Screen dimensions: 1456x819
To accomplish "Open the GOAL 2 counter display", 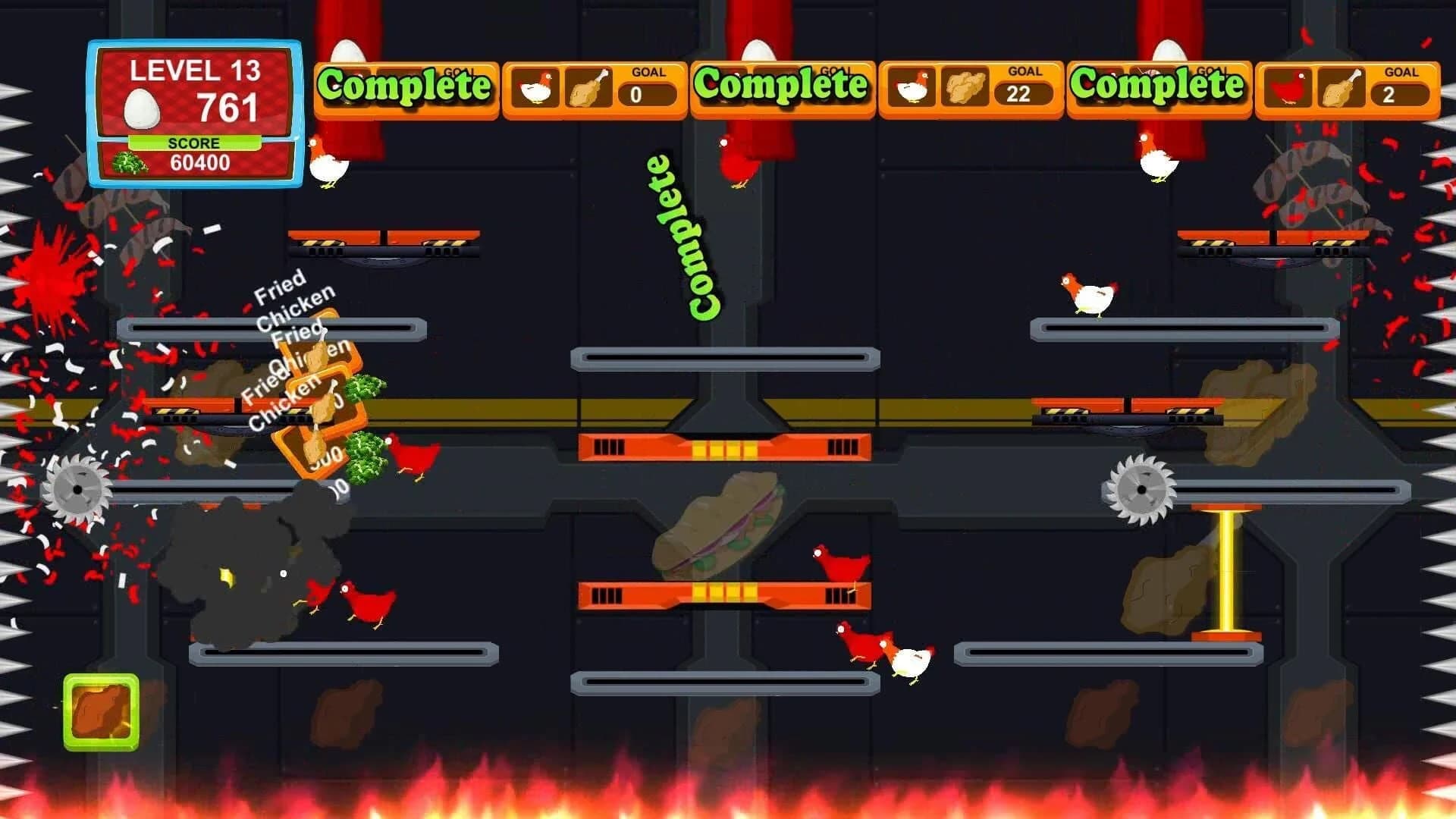I will coord(1399,93).
